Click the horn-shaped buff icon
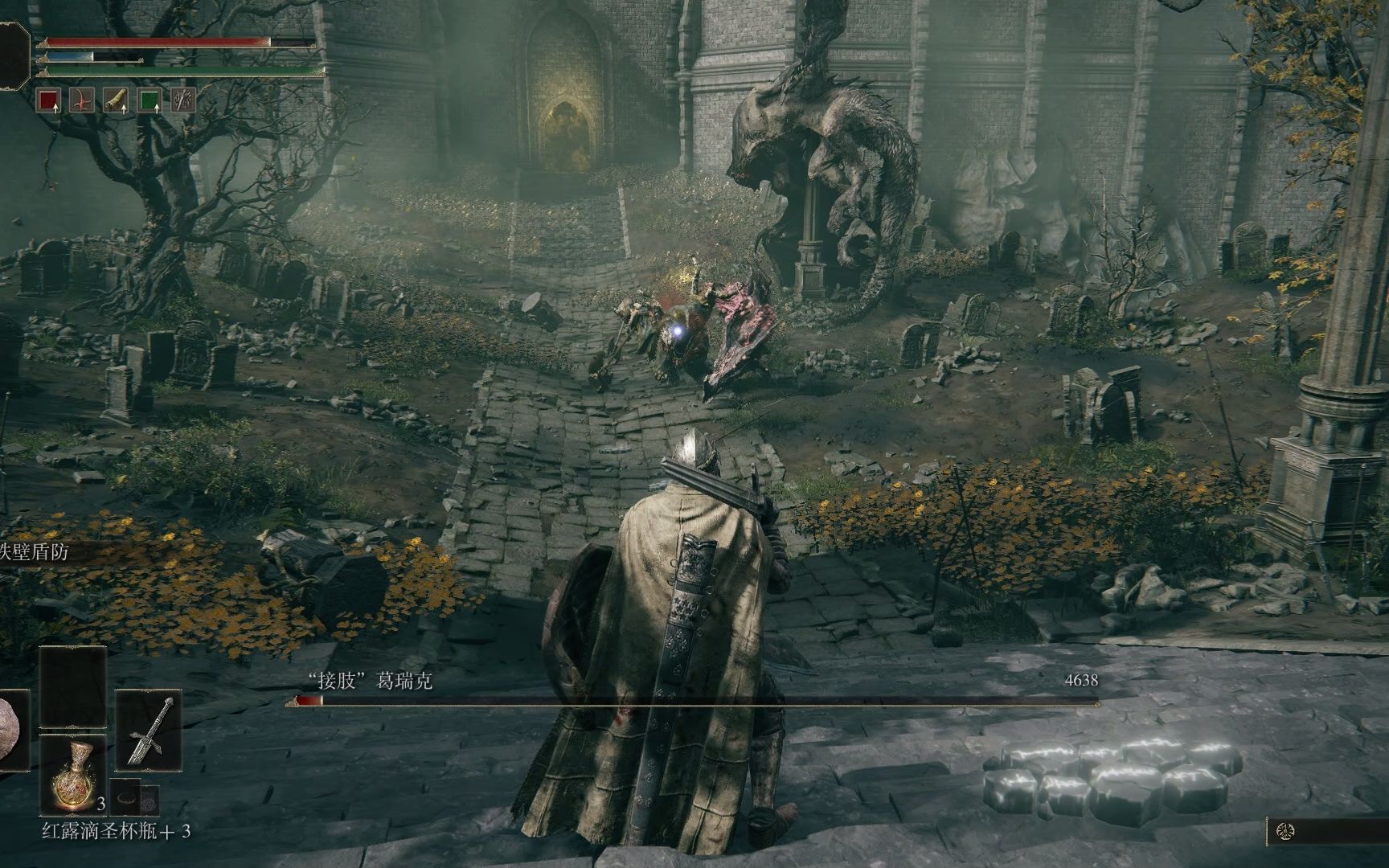 (117, 100)
